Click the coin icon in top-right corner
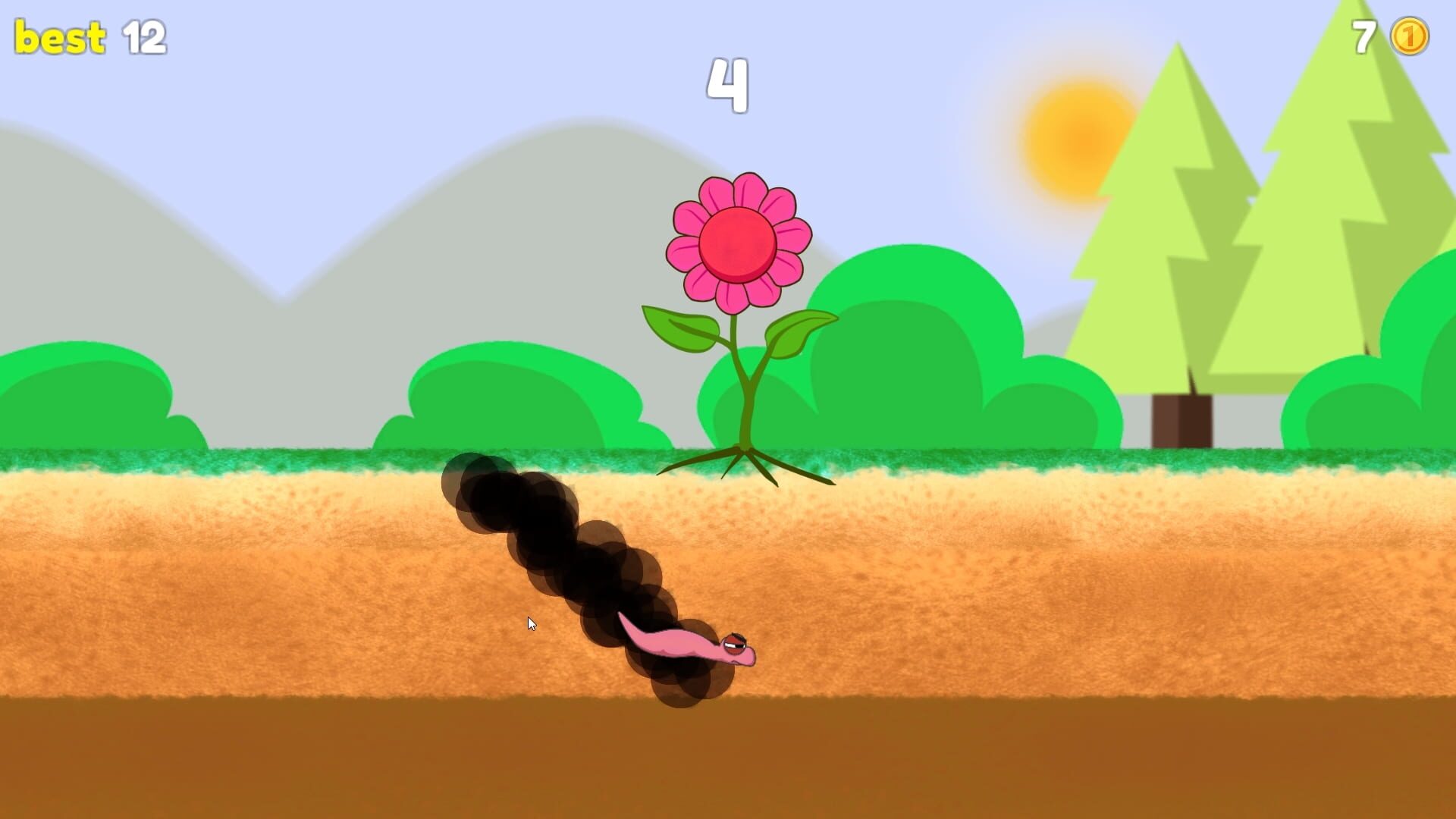Viewport: 1456px width, 819px height. click(1408, 36)
